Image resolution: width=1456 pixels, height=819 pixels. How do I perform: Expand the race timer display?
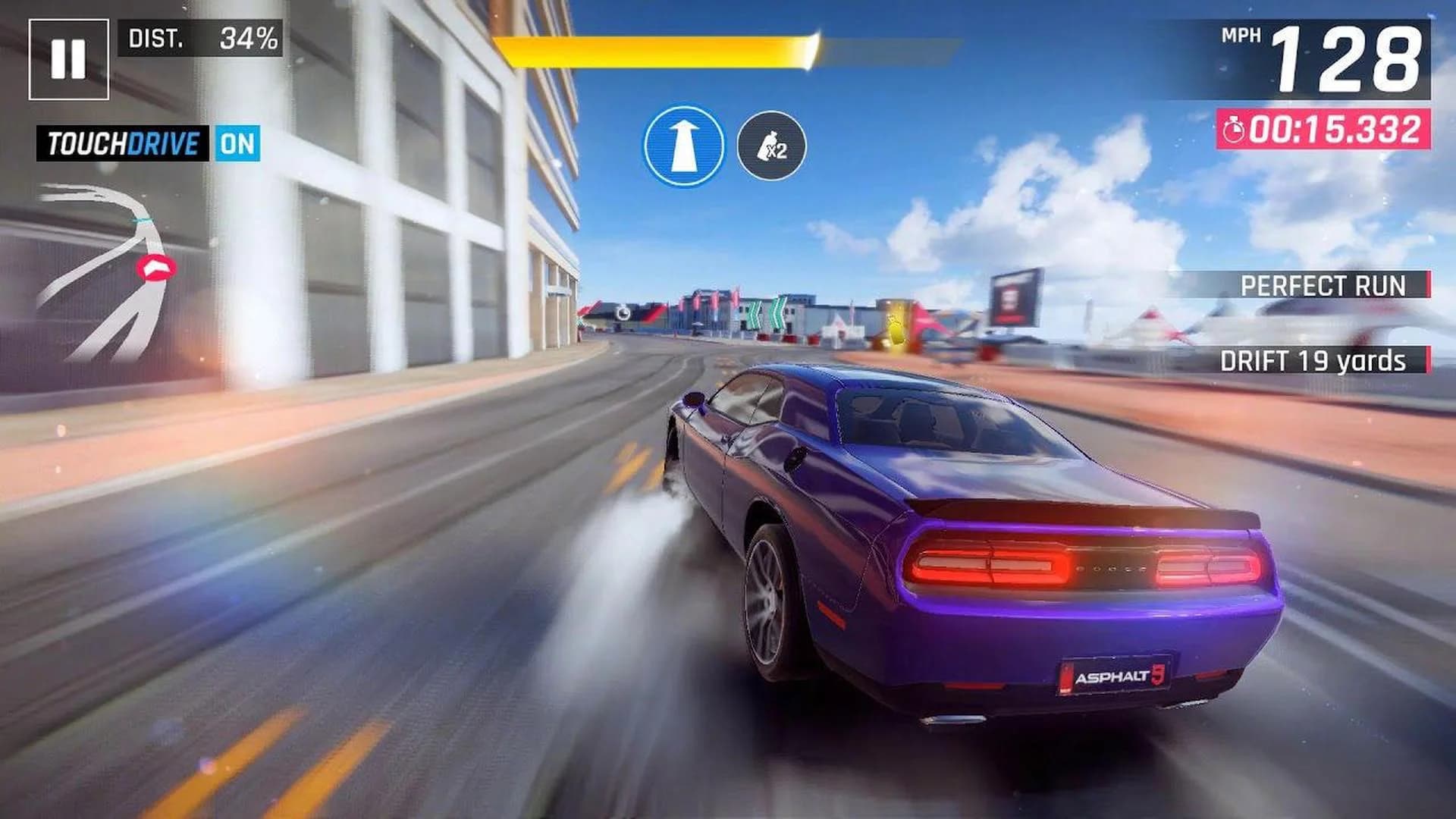(x=1323, y=129)
